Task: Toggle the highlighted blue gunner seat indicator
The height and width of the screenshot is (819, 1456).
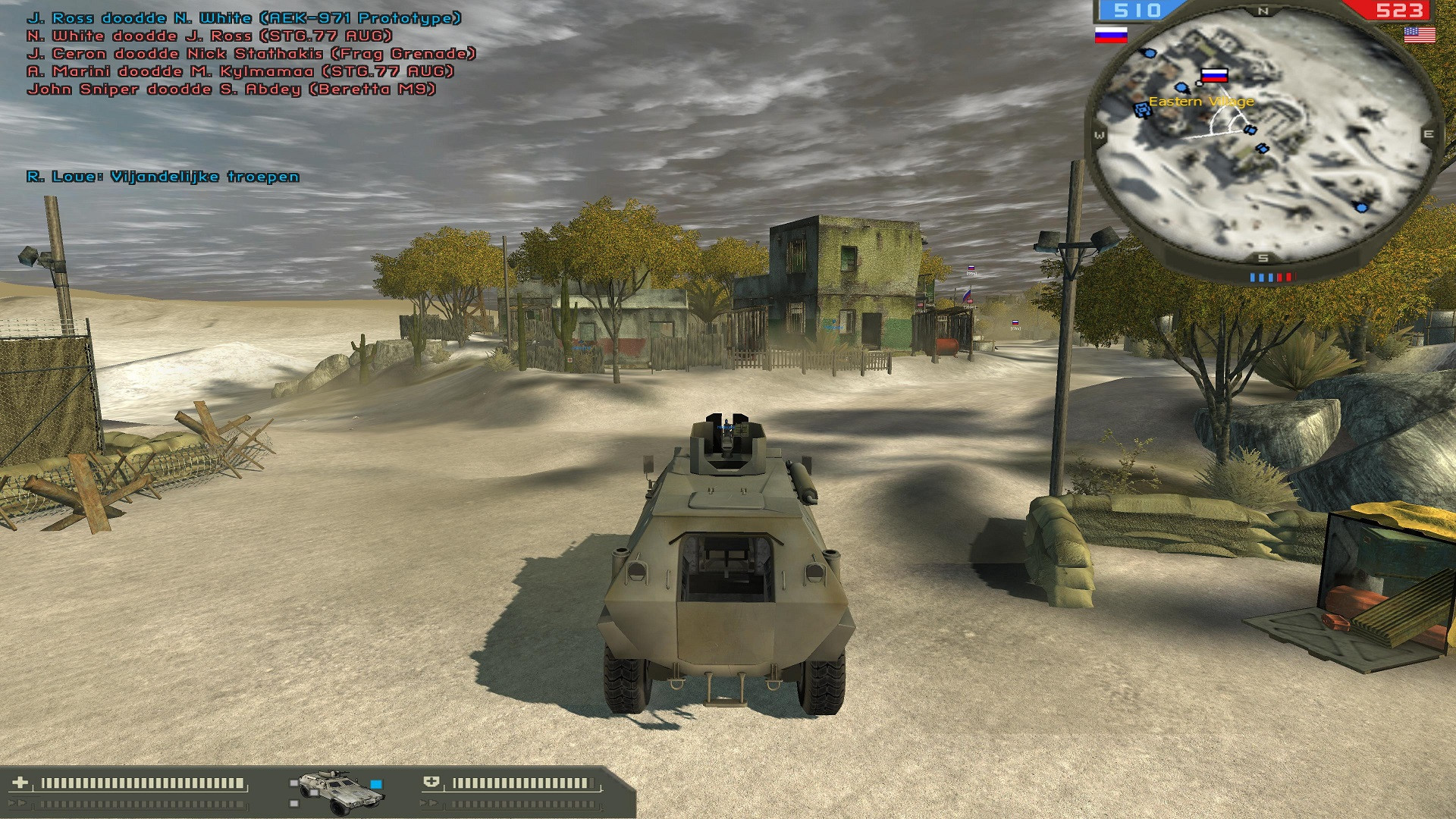Action: [x=376, y=784]
